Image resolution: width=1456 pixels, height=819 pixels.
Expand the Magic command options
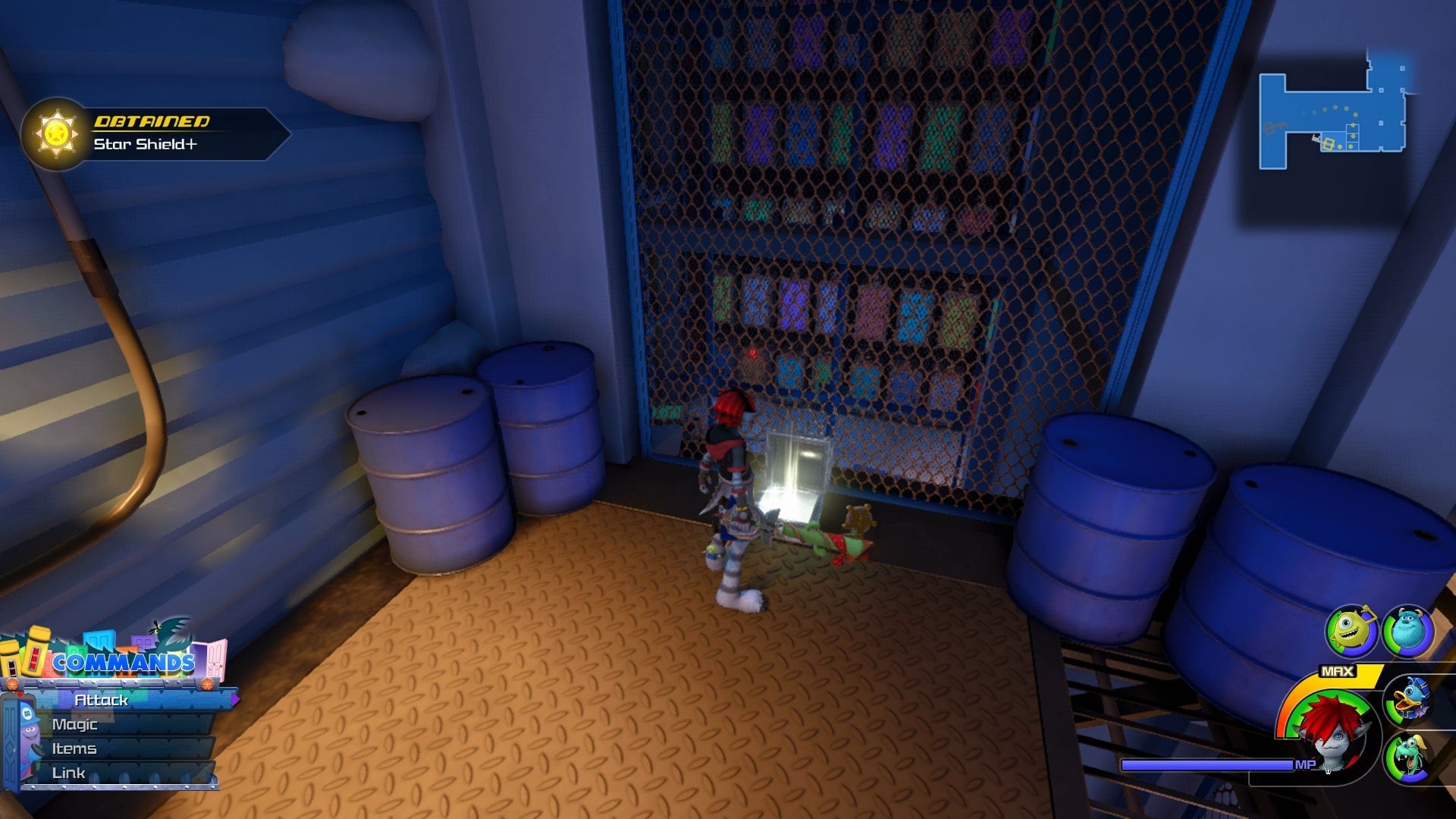click(x=76, y=724)
